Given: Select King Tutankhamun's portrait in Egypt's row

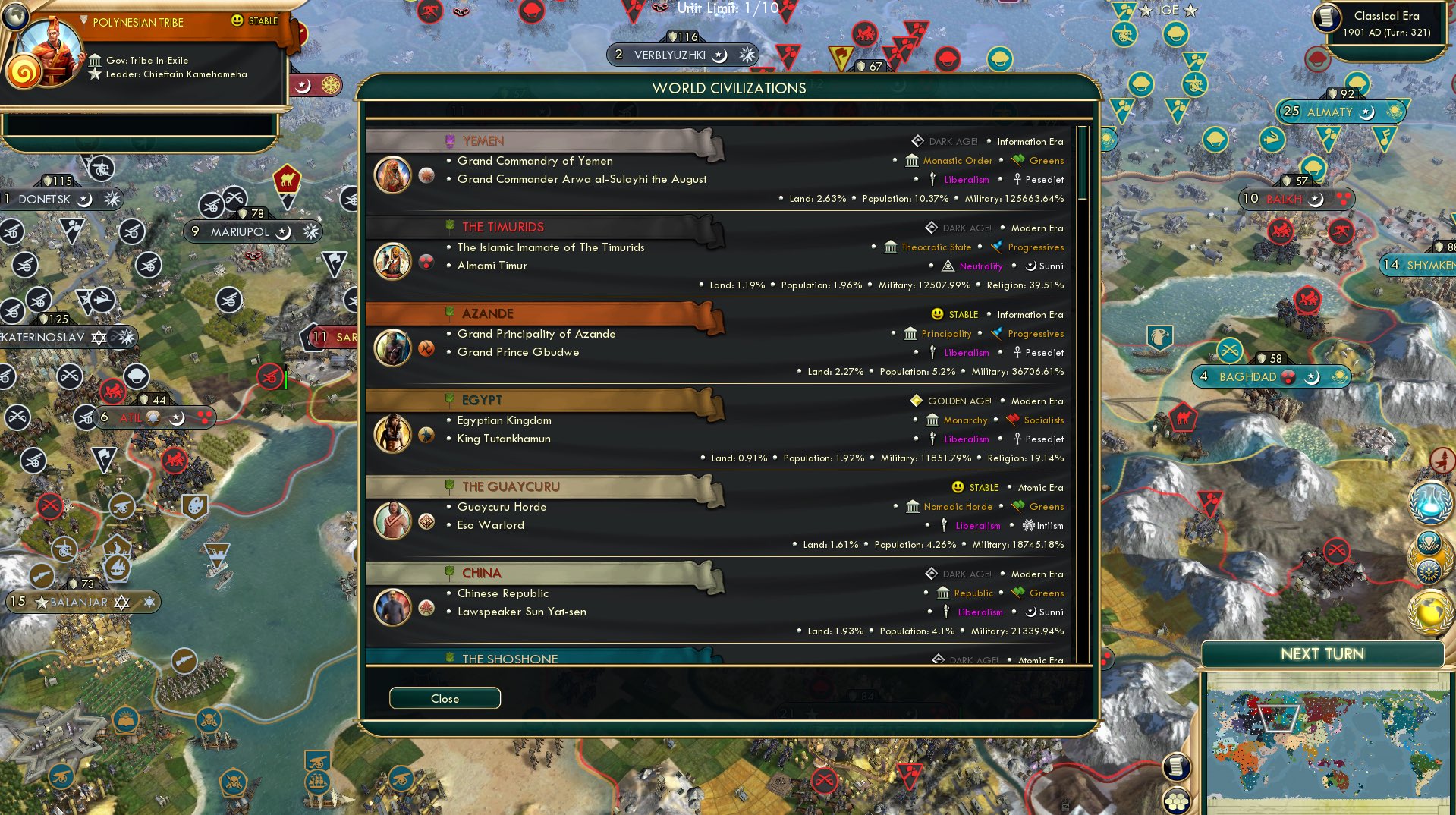Looking at the screenshot, I should click(x=392, y=434).
